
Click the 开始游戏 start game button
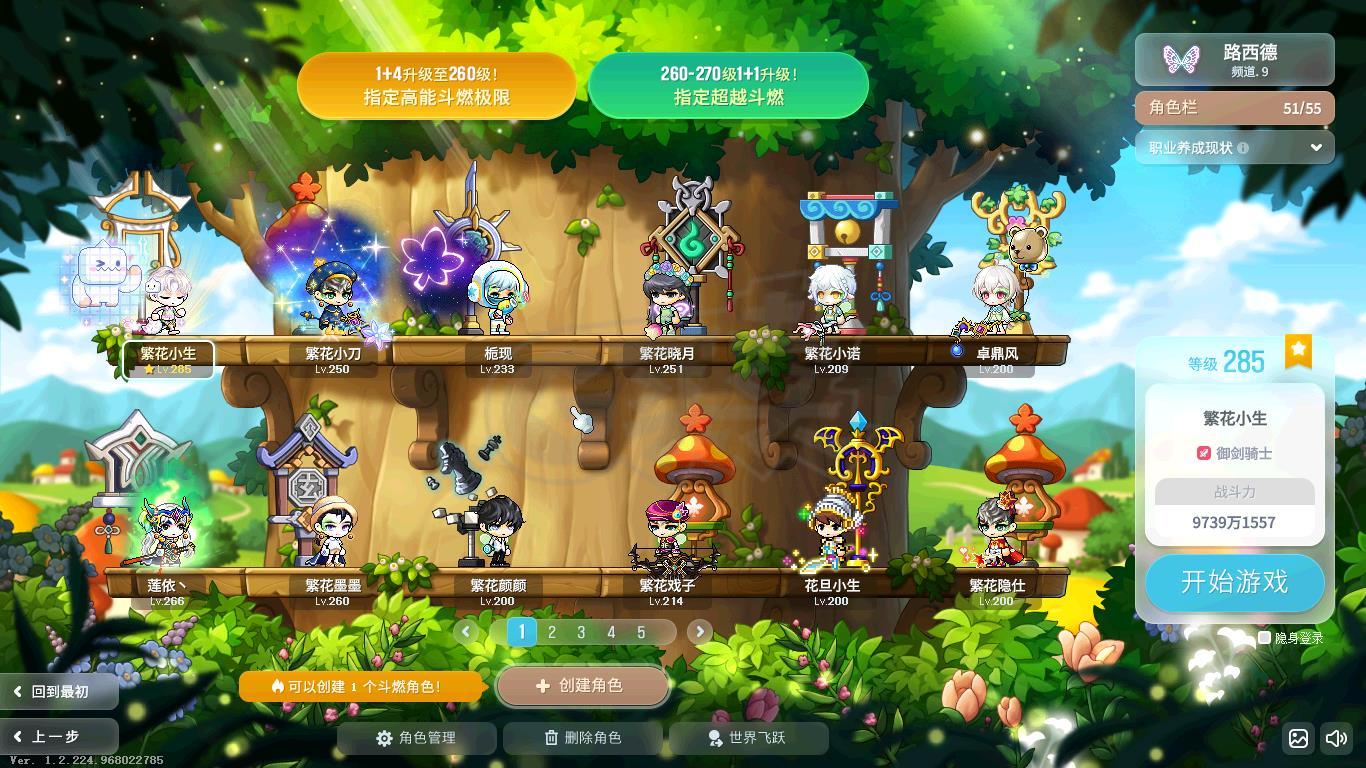tap(1234, 582)
